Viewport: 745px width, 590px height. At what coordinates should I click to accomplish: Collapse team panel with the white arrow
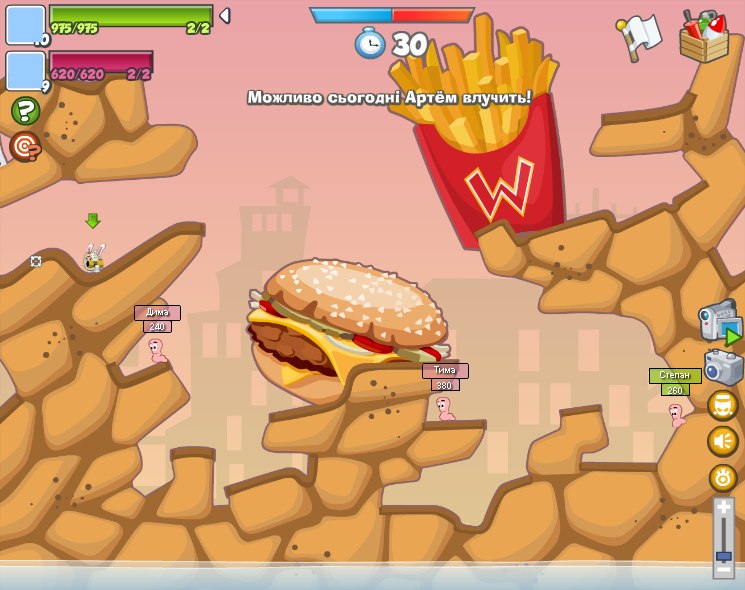pyautogui.click(x=225, y=15)
